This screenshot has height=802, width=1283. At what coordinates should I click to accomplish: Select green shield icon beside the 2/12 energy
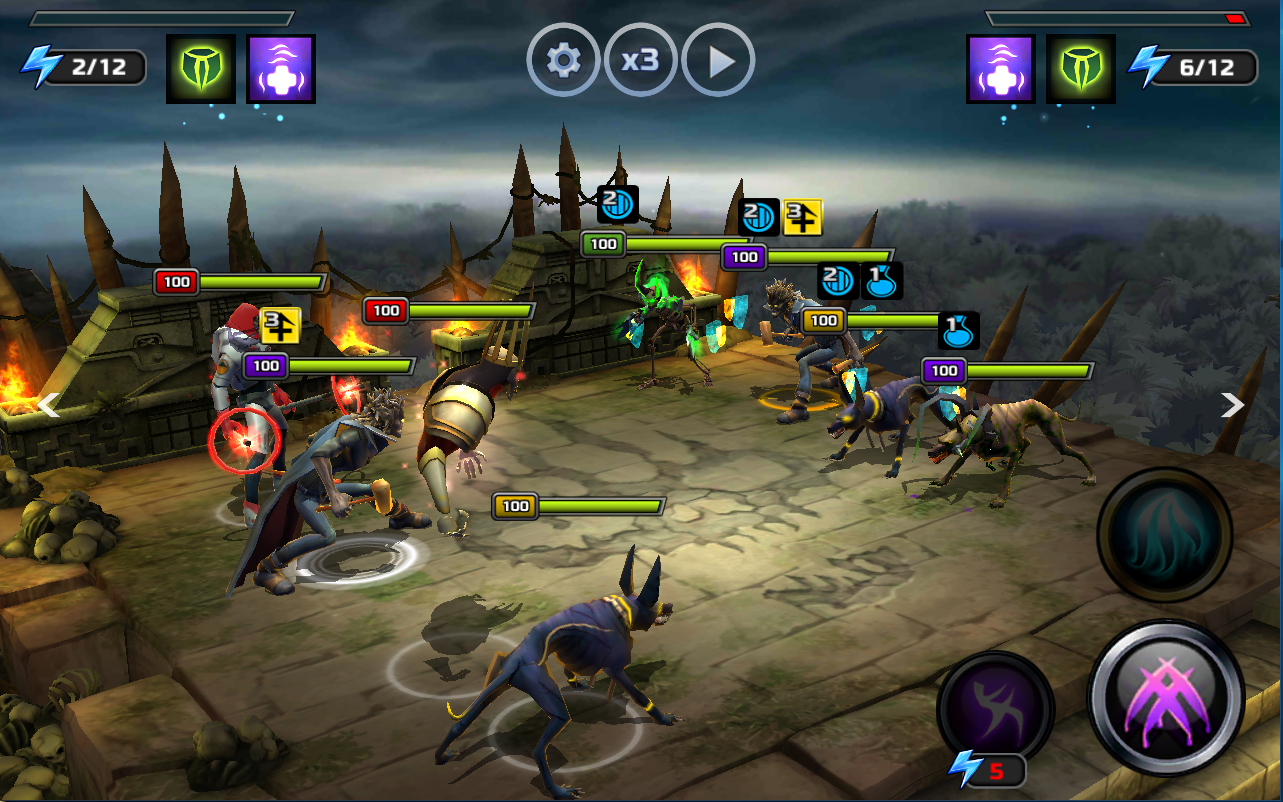pyautogui.click(x=201, y=69)
